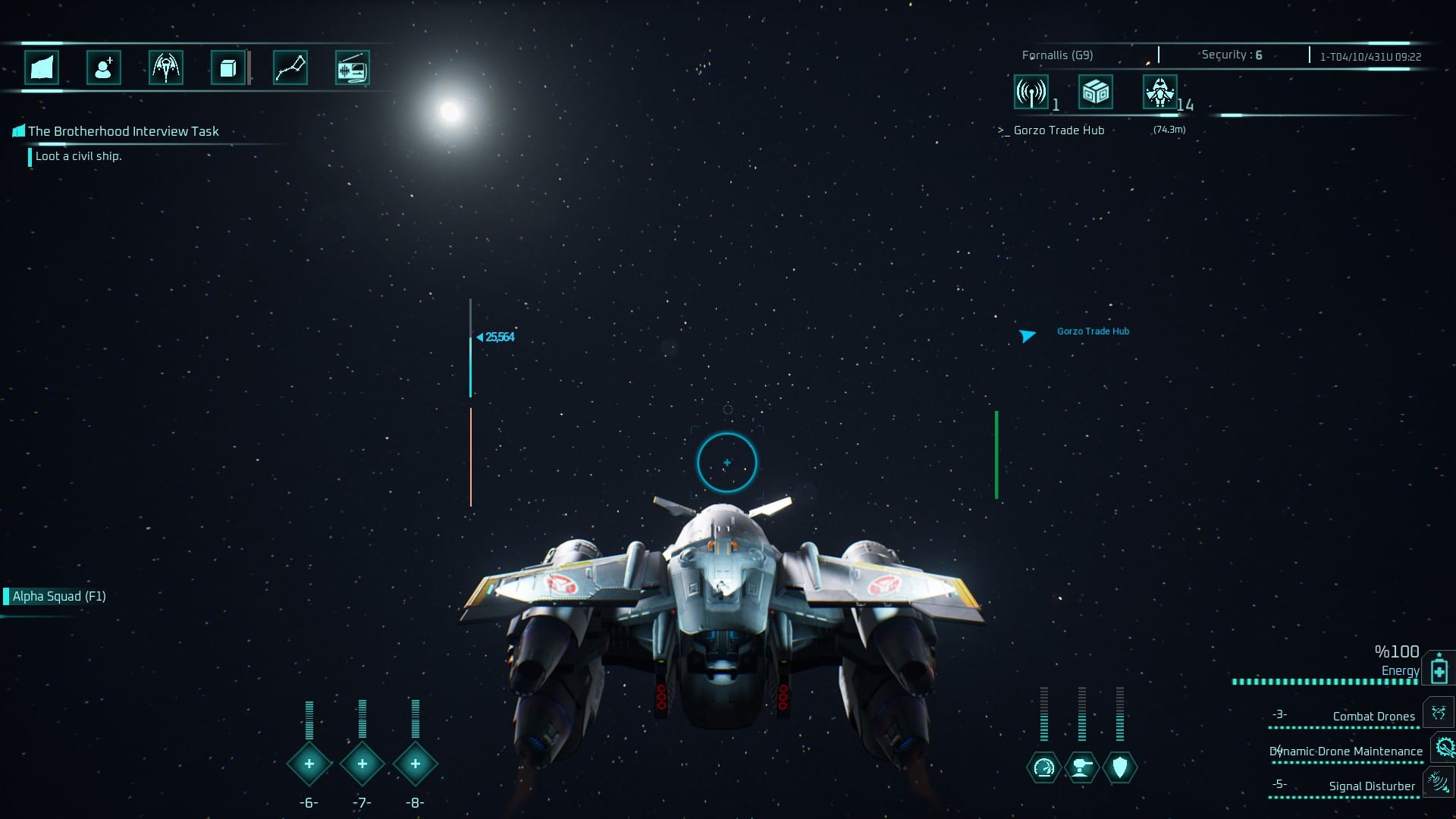Activate the Combat Drones skill
This screenshot has height=819, width=1456.
point(1438,714)
